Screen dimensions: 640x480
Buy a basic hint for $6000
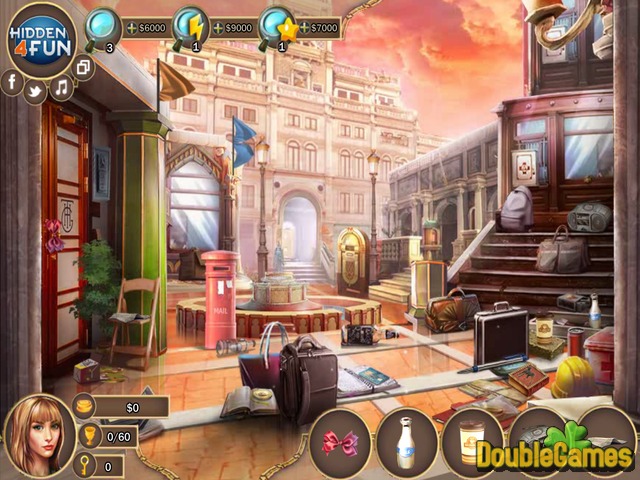tap(146, 29)
